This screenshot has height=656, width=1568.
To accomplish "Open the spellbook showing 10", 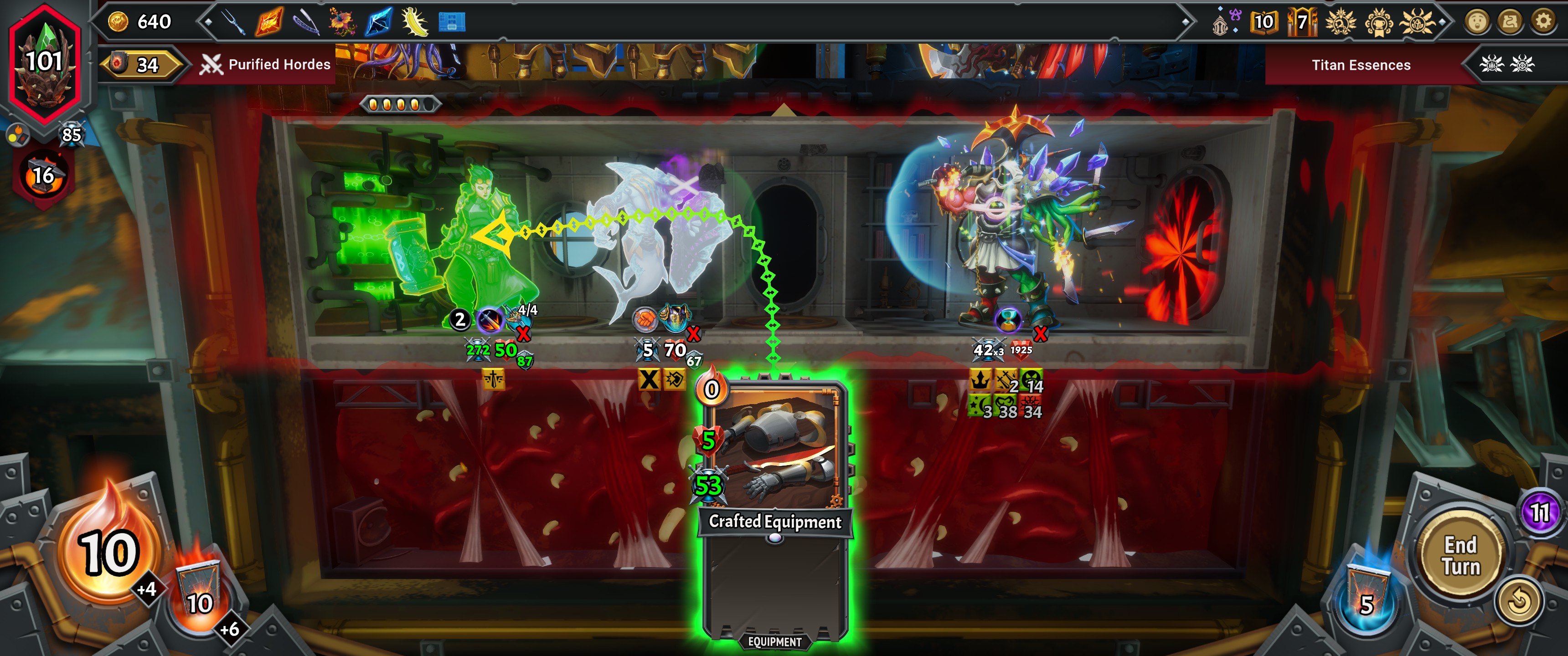I will [x=1264, y=22].
